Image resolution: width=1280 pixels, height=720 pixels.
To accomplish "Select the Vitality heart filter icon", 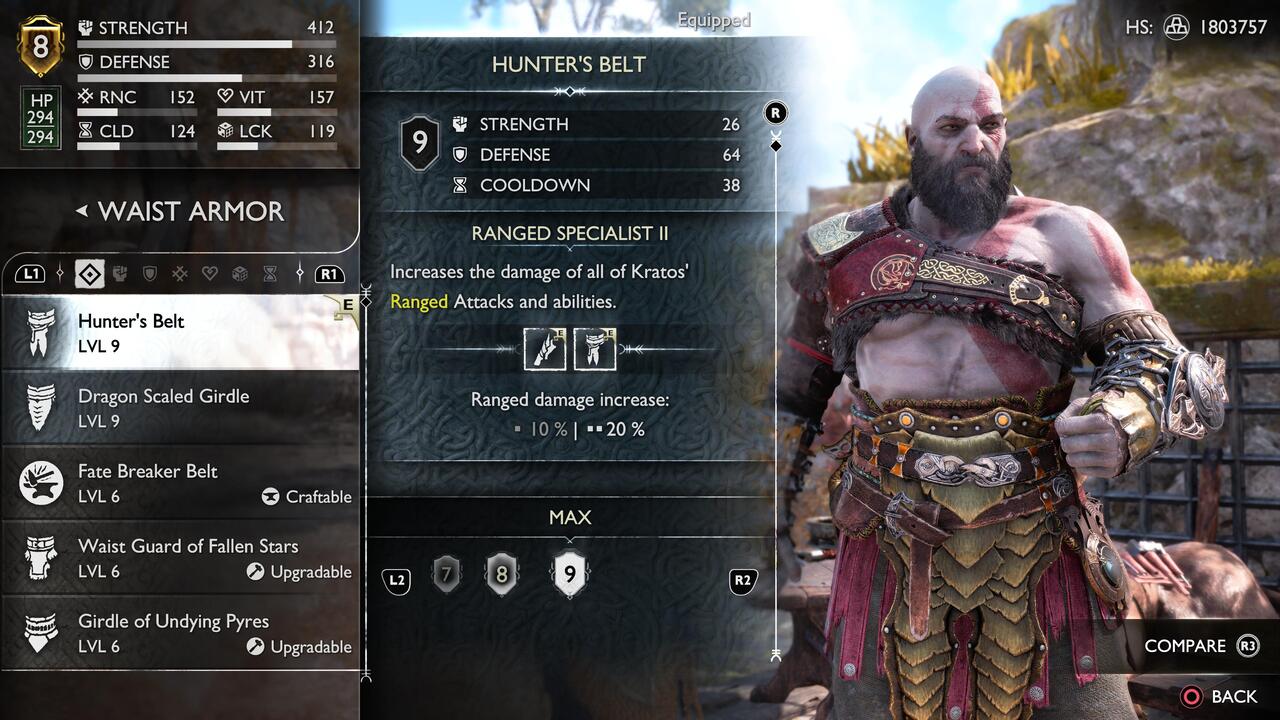I will 211,273.
